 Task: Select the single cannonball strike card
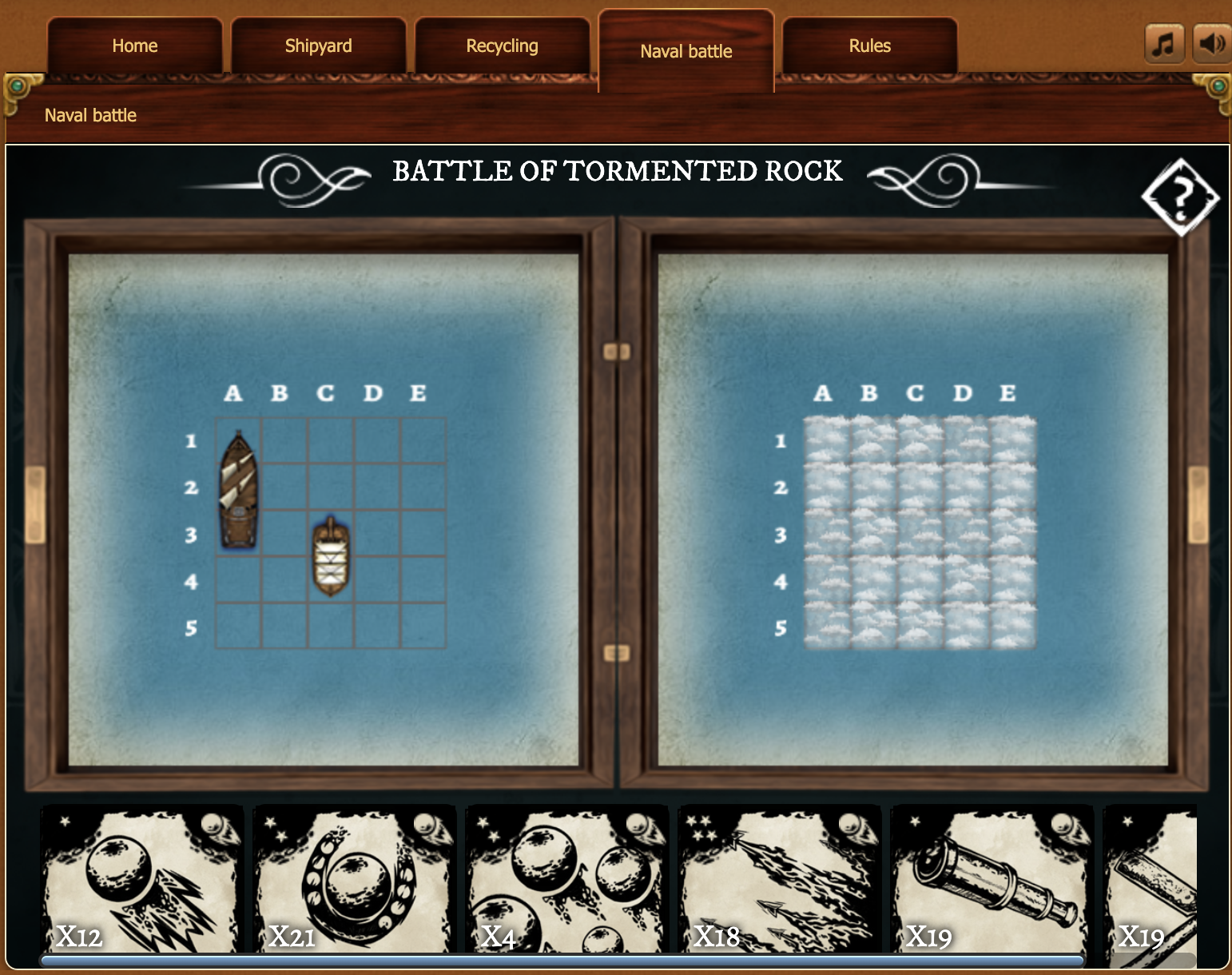pyautogui.click(x=142, y=879)
